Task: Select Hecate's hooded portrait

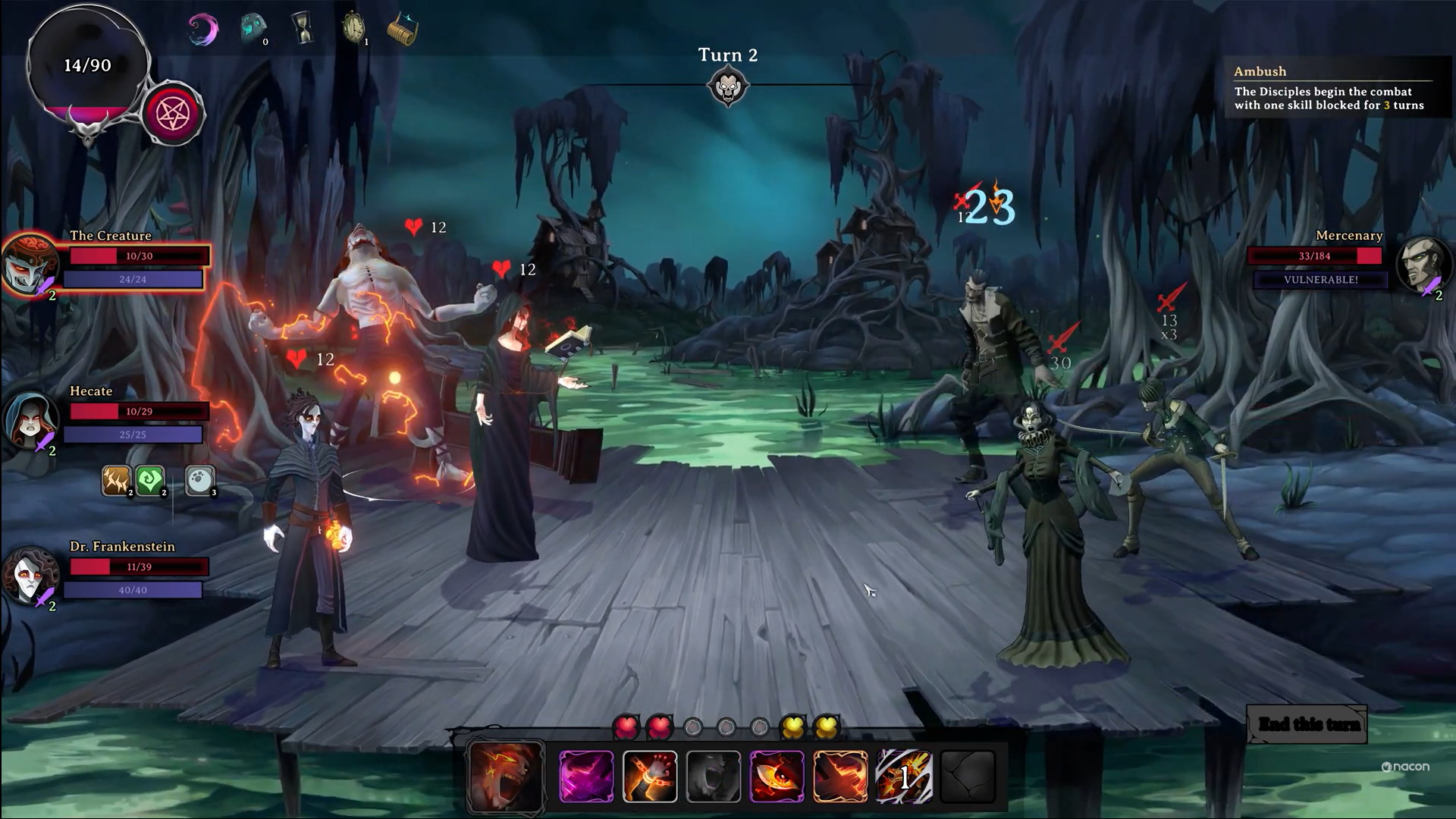Action: coord(30,419)
